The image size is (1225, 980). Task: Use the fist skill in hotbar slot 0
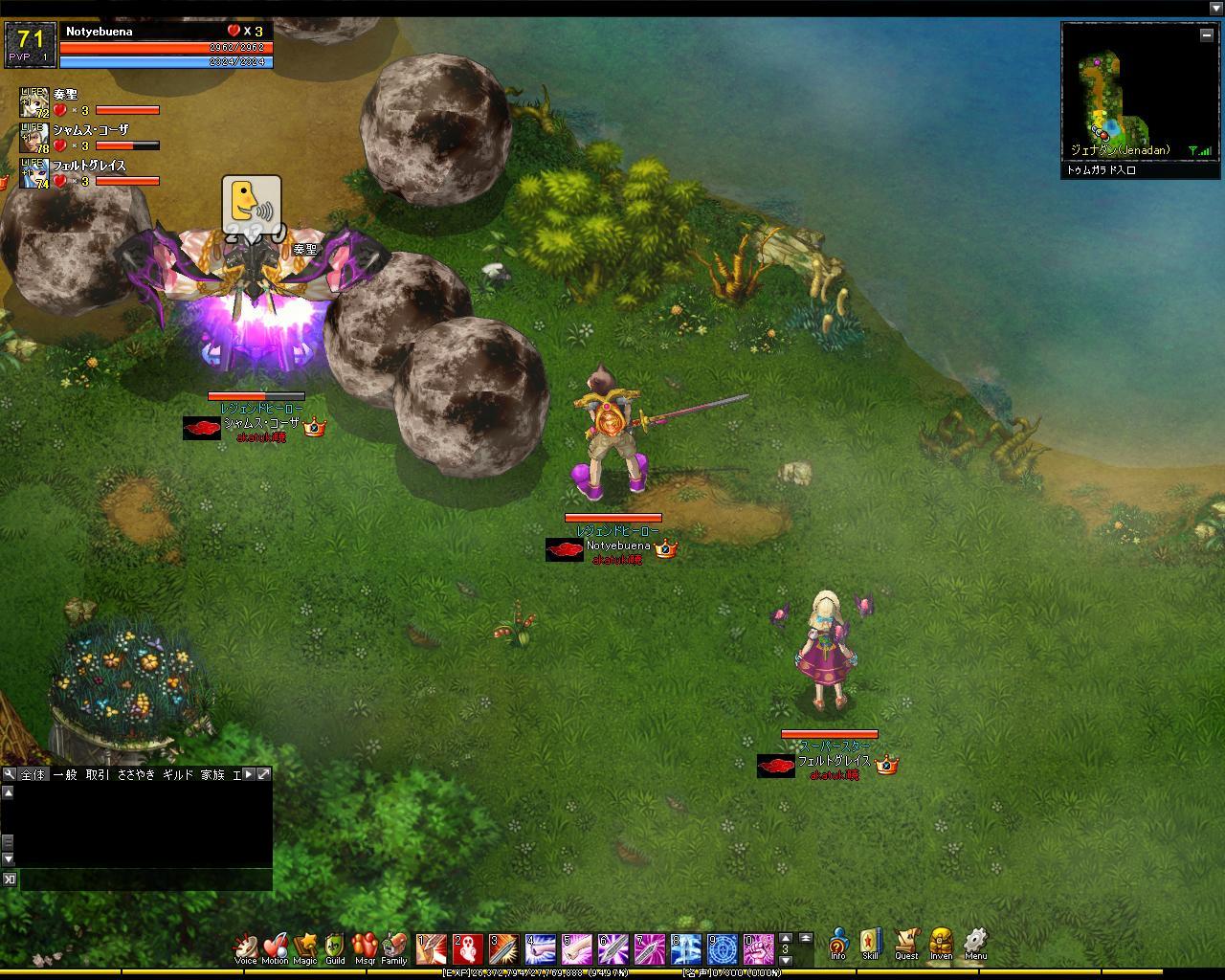pos(759,948)
